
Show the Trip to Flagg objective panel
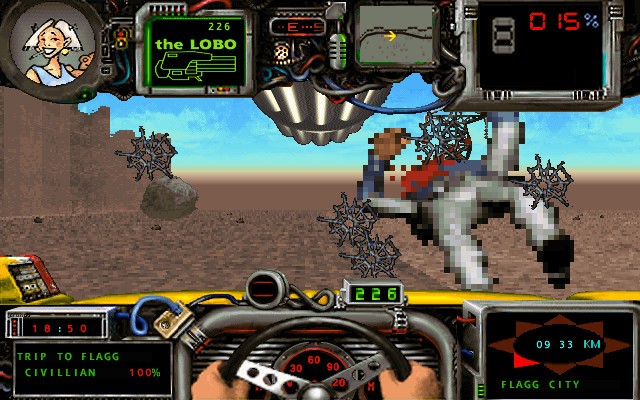click(91, 366)
